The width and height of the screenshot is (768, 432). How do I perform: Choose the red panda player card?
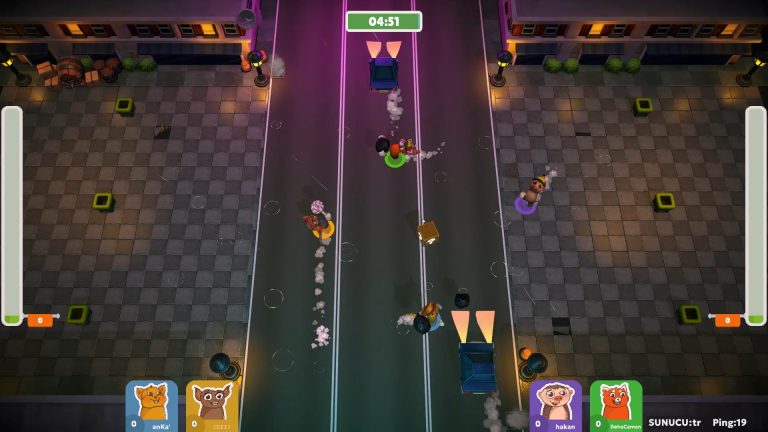click(615, 405)
